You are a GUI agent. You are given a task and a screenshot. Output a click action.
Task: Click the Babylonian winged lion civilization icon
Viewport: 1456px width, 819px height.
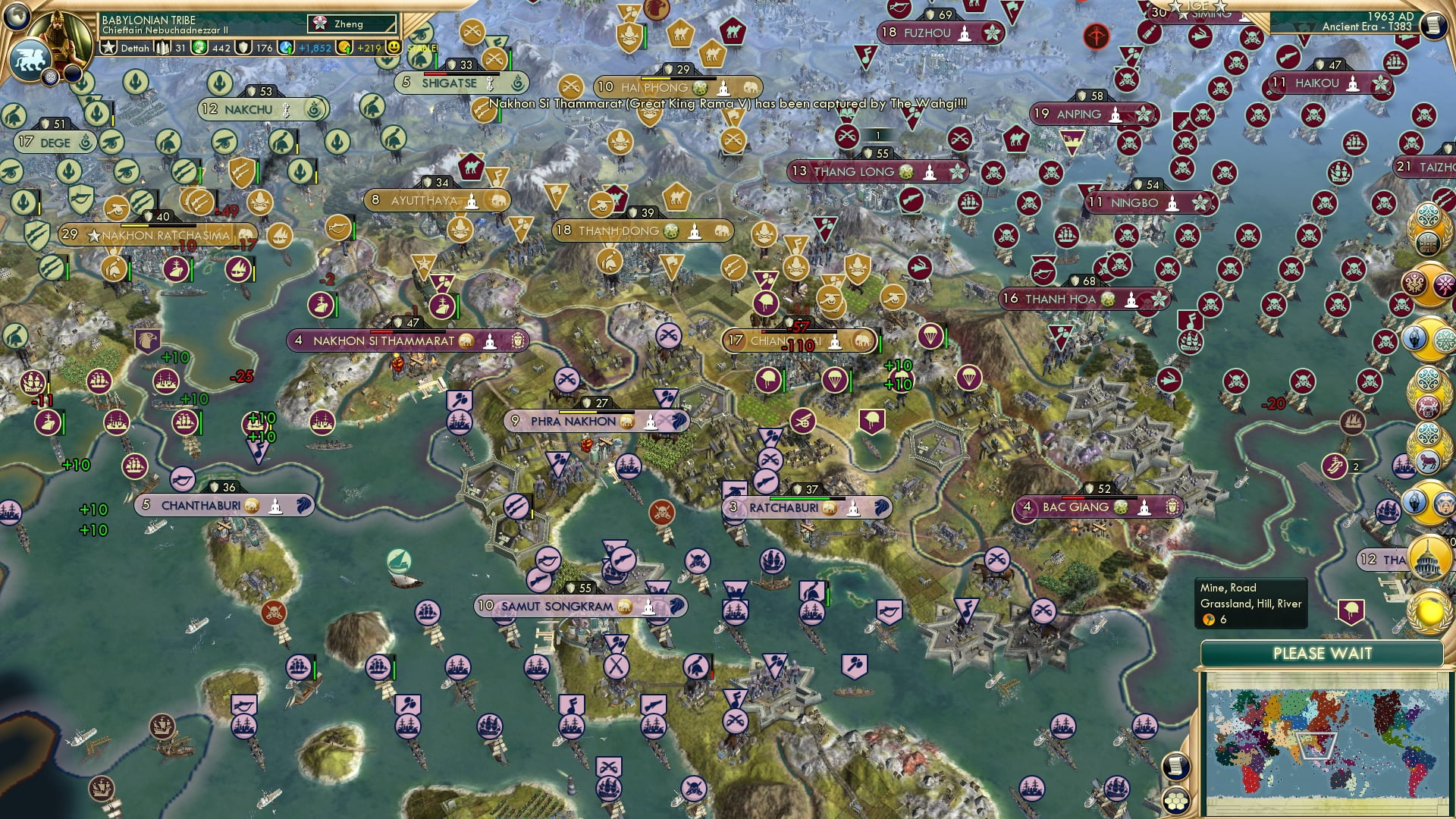click(30, 59)
